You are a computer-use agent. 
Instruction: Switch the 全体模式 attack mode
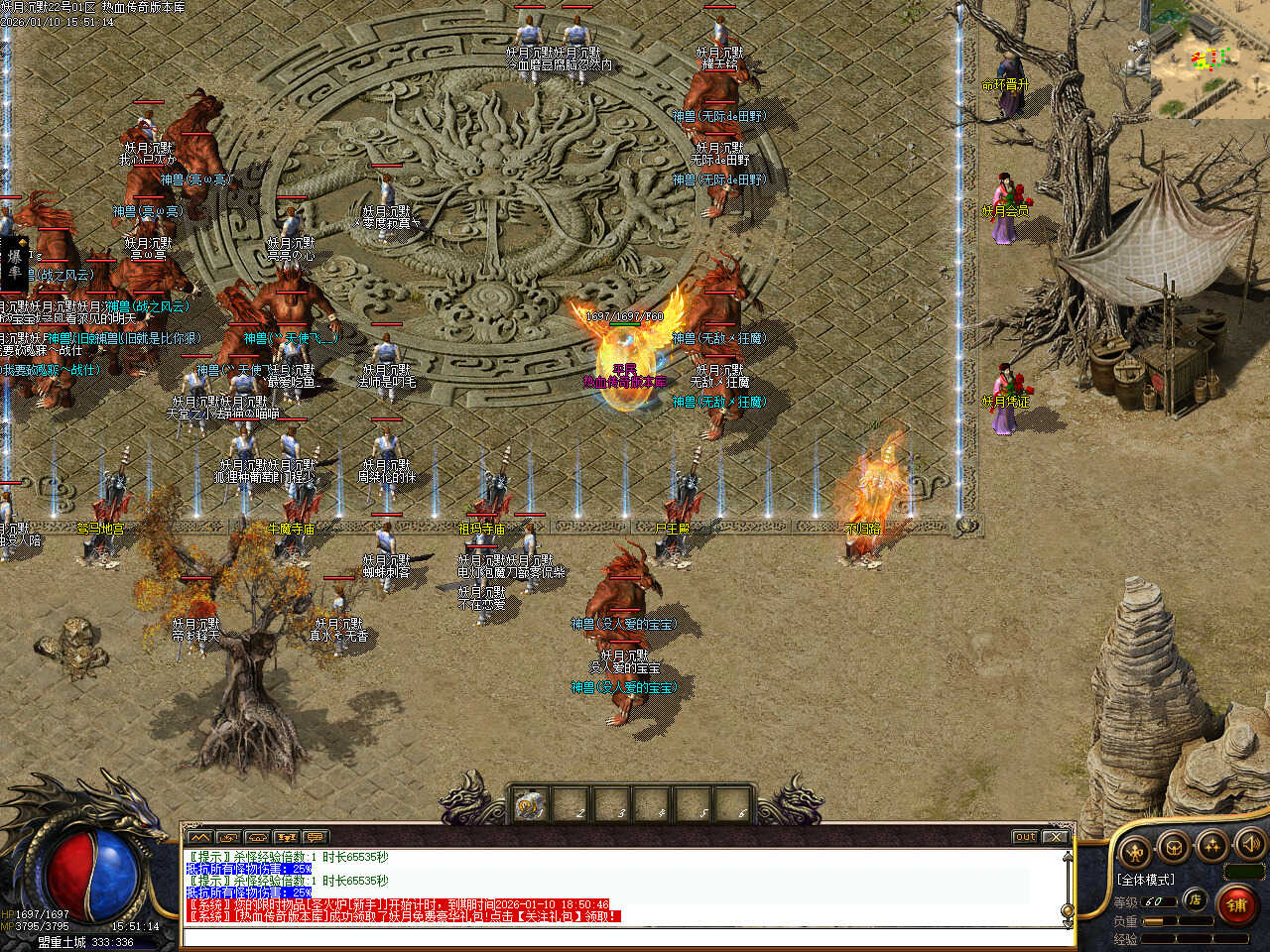(x=1145, y=880)
